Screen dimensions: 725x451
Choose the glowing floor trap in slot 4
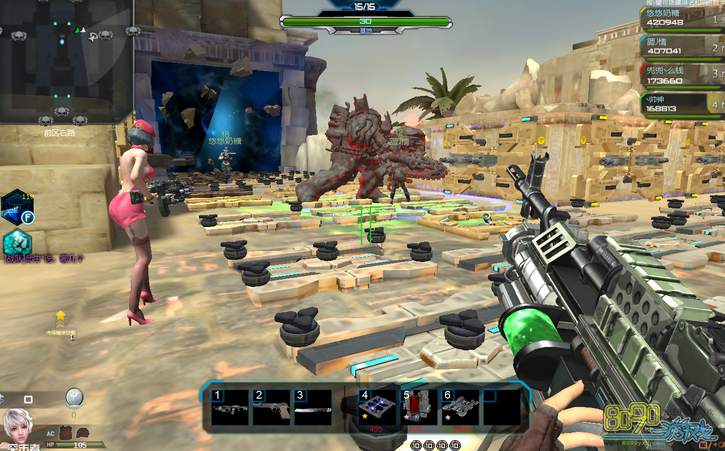pos(375,409)
